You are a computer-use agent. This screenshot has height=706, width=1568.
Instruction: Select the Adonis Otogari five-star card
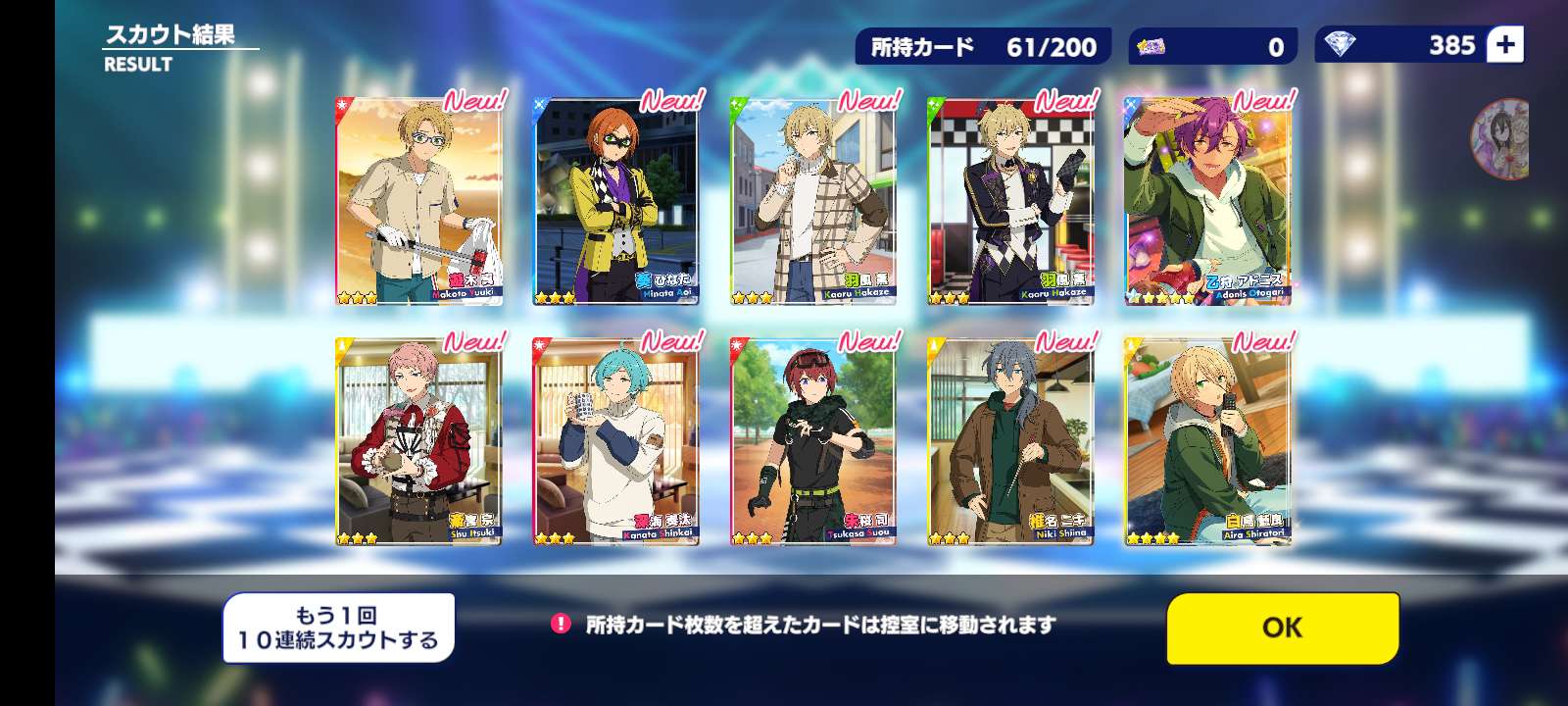[1206, 202]
